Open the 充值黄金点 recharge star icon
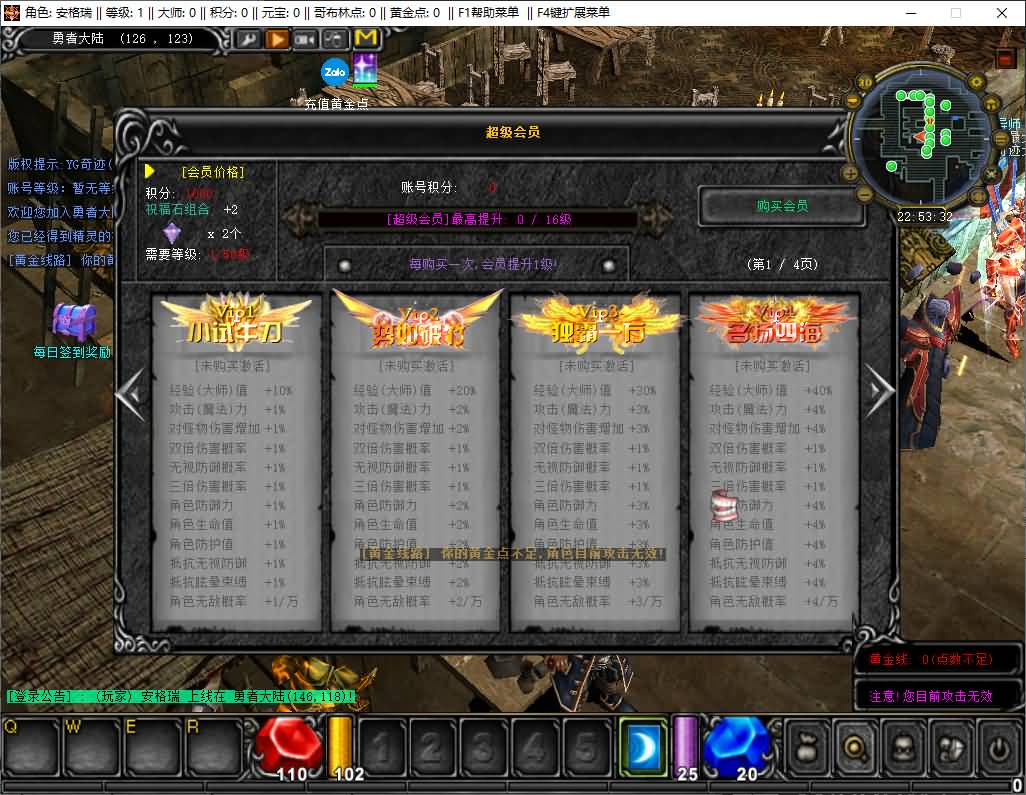The width and height of the screenshot is (1026, 795). click(364, 71)
